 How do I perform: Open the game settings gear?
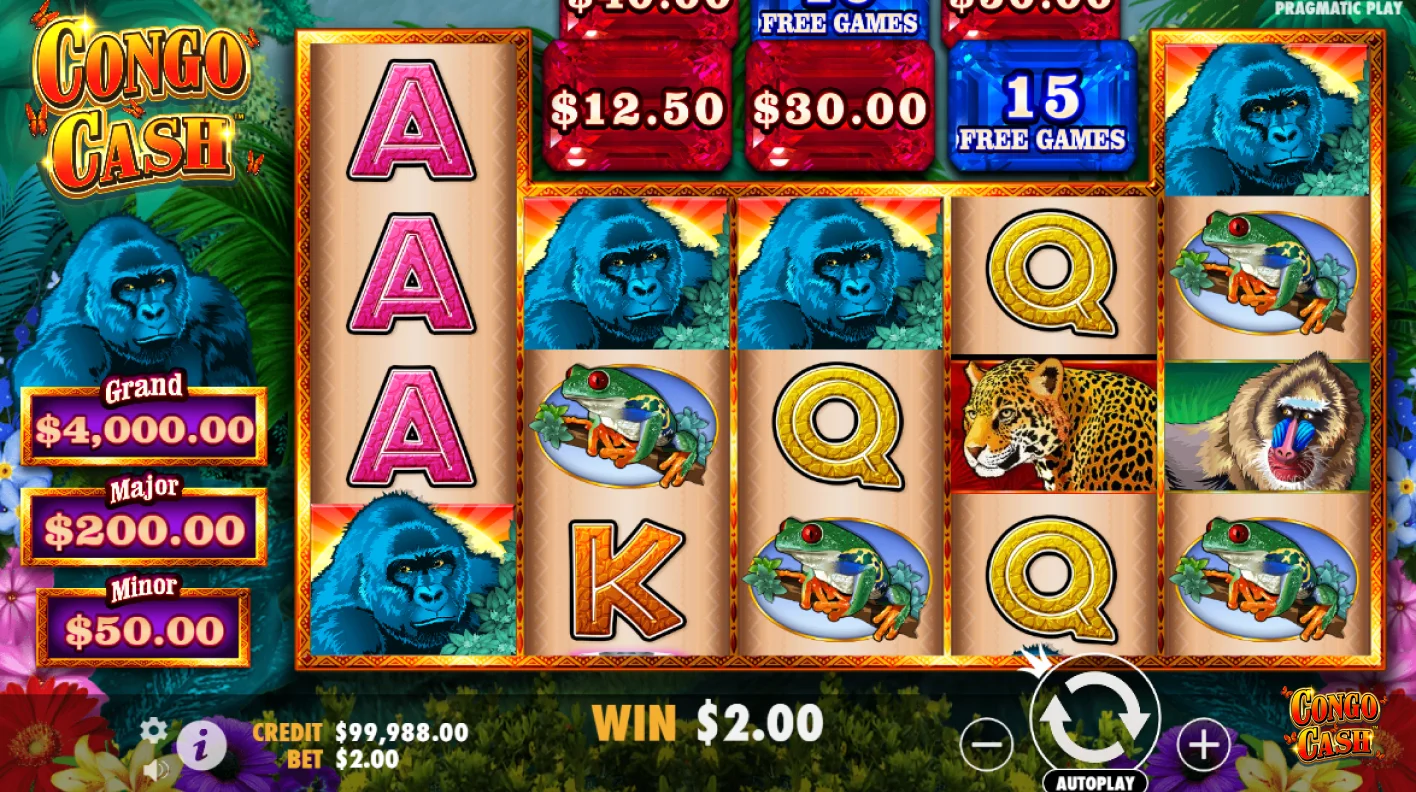tap(152, 731)
